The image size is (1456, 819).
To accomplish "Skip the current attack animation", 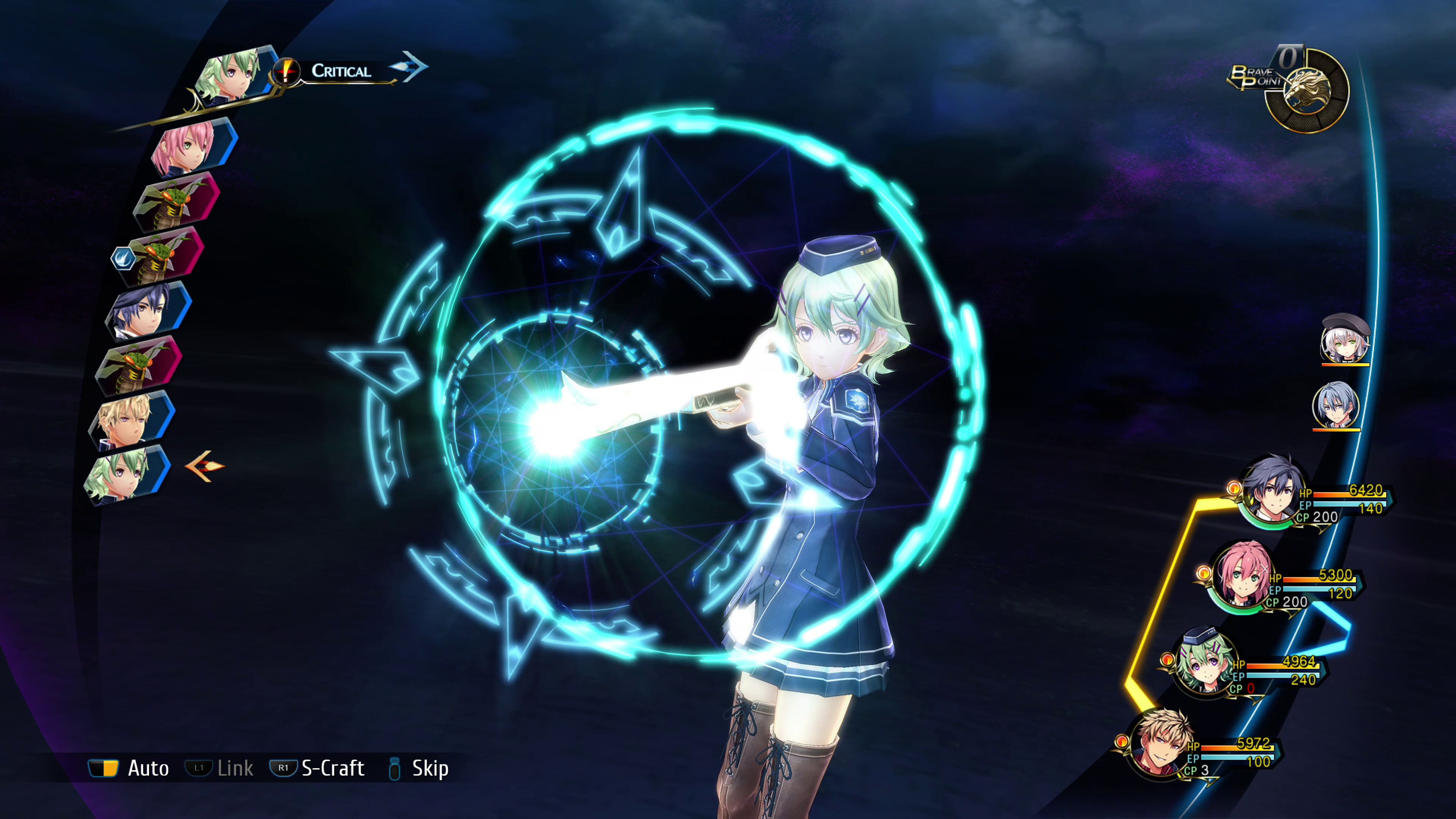I will point(419,768).
